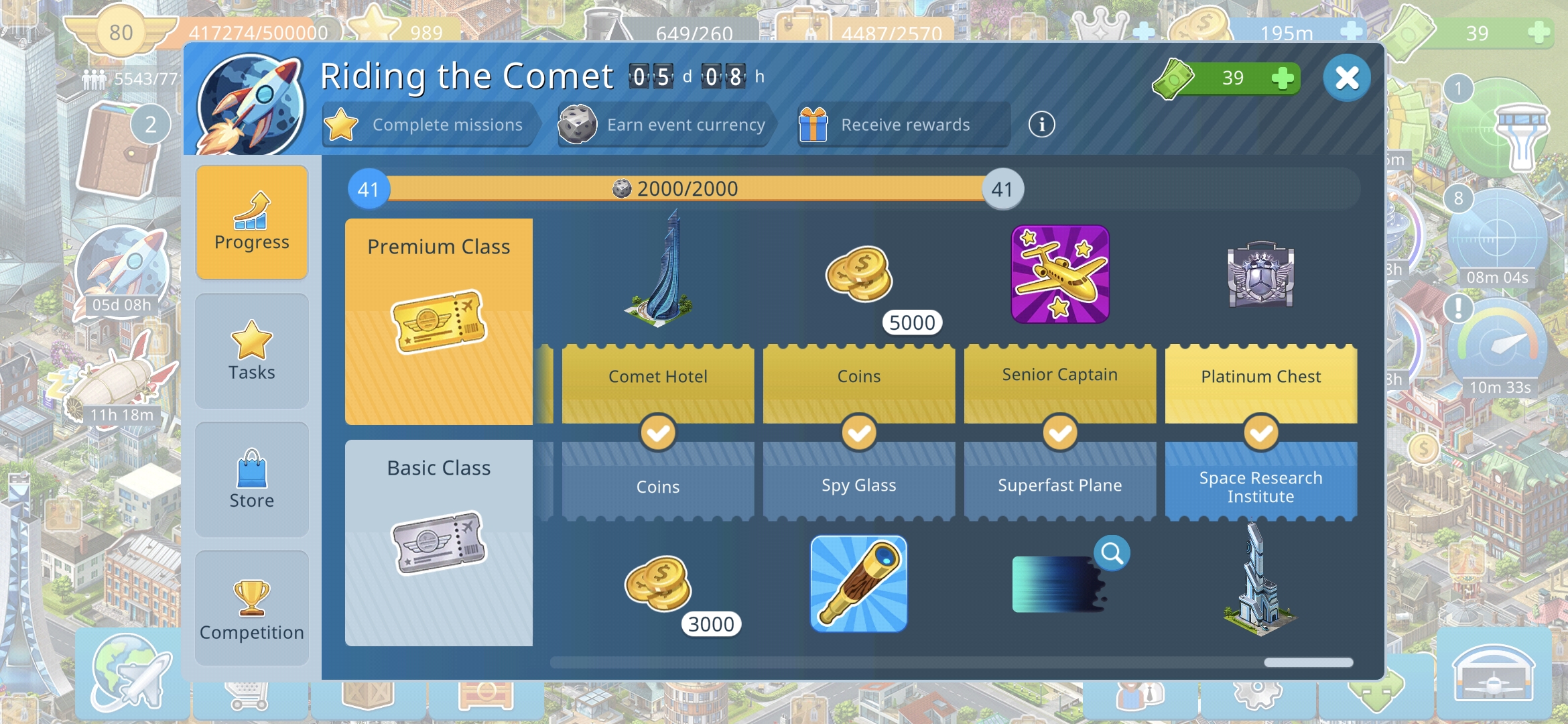Screen dimensions: 1568x724
Task: Select the Basic Class silver ticket
Action: (x=439, y=543)
